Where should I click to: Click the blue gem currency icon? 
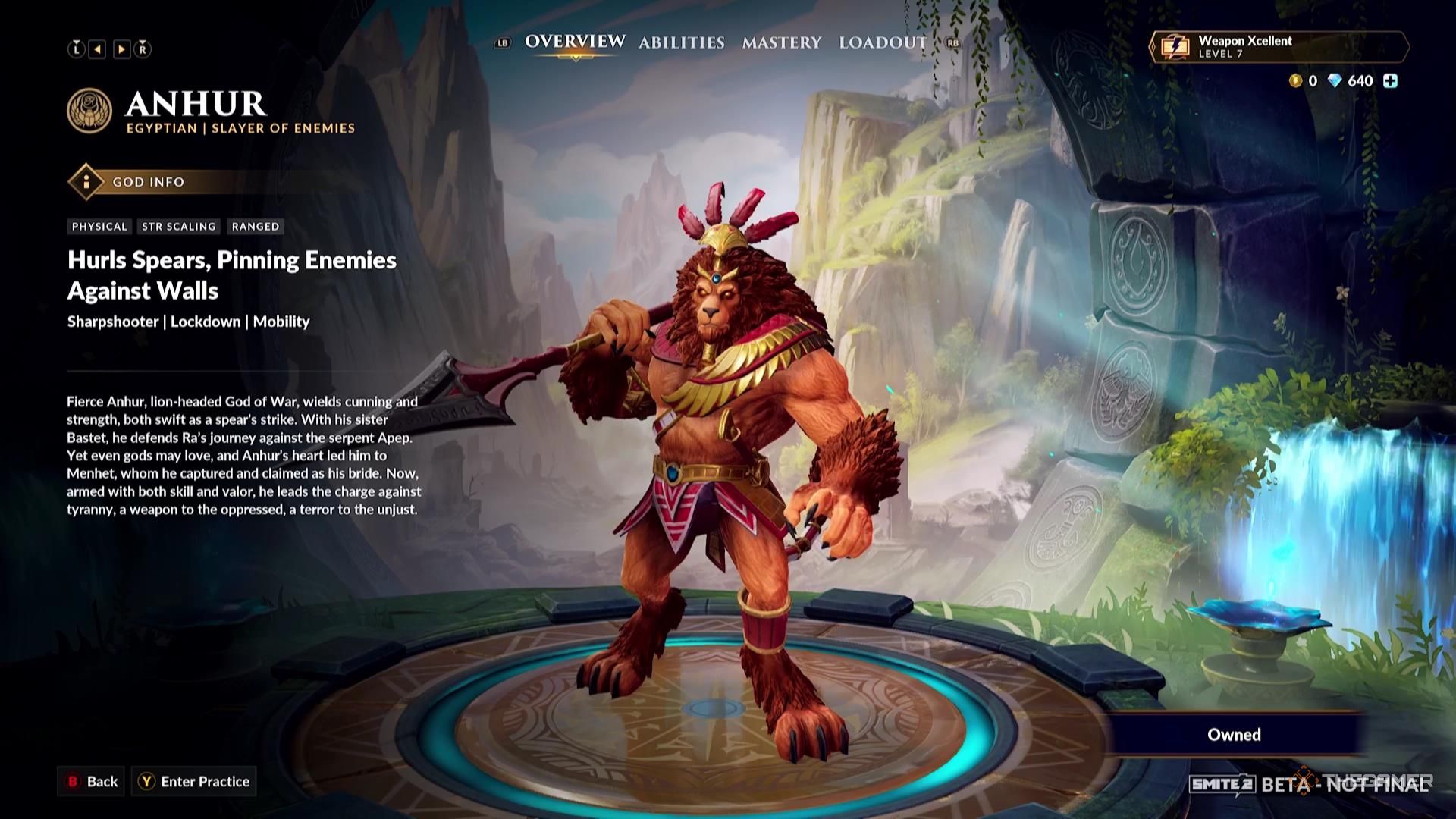coord(1335,80)
